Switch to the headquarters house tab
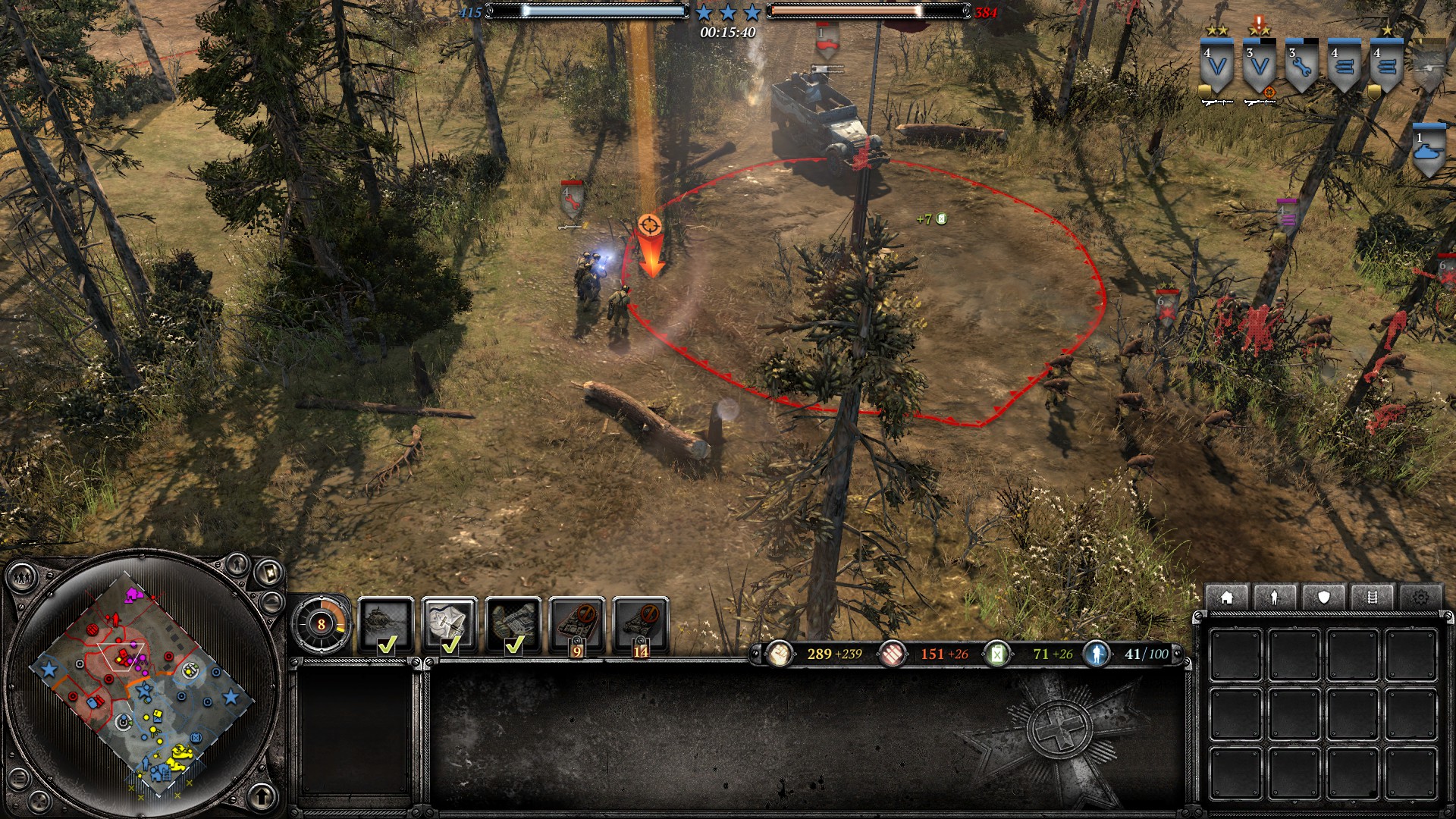 (x=1226, y=598)
